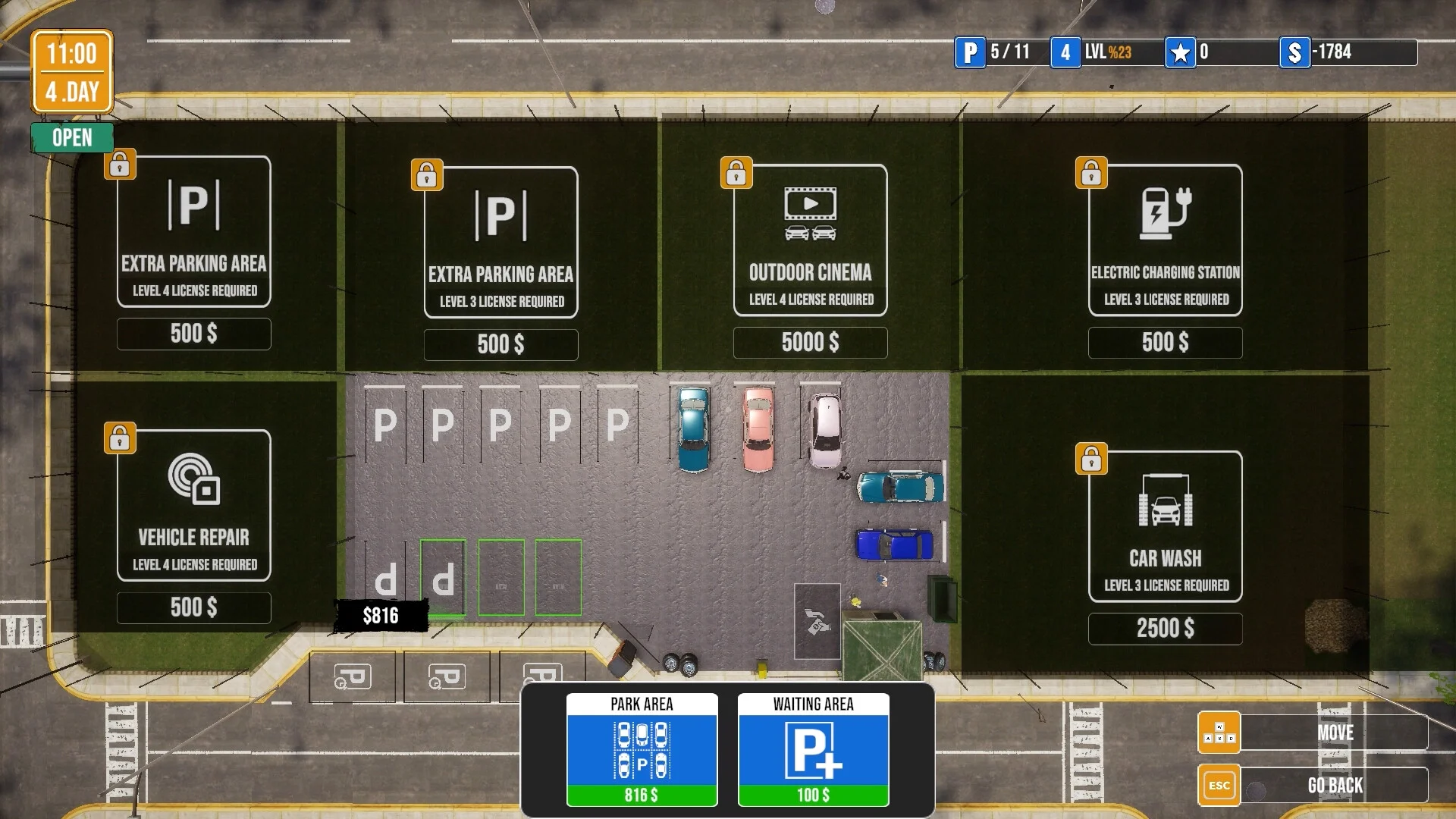Click the 500 $ price under Electric Charging Station
The height and width of the screenshot is (819, 1456).
pyautogui.click(x=1165, y=343)
